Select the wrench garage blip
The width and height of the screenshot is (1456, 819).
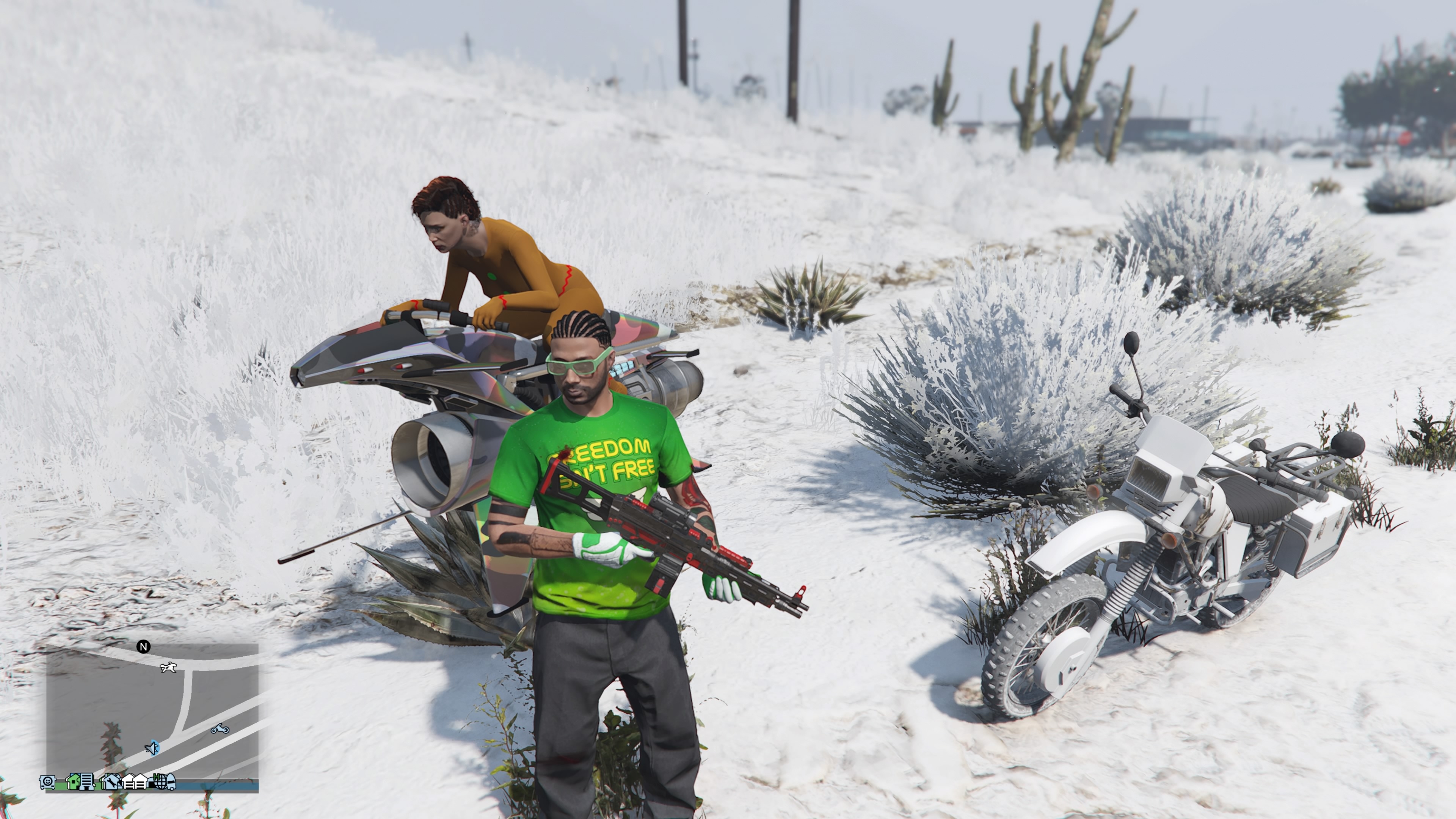pos(111,782)
